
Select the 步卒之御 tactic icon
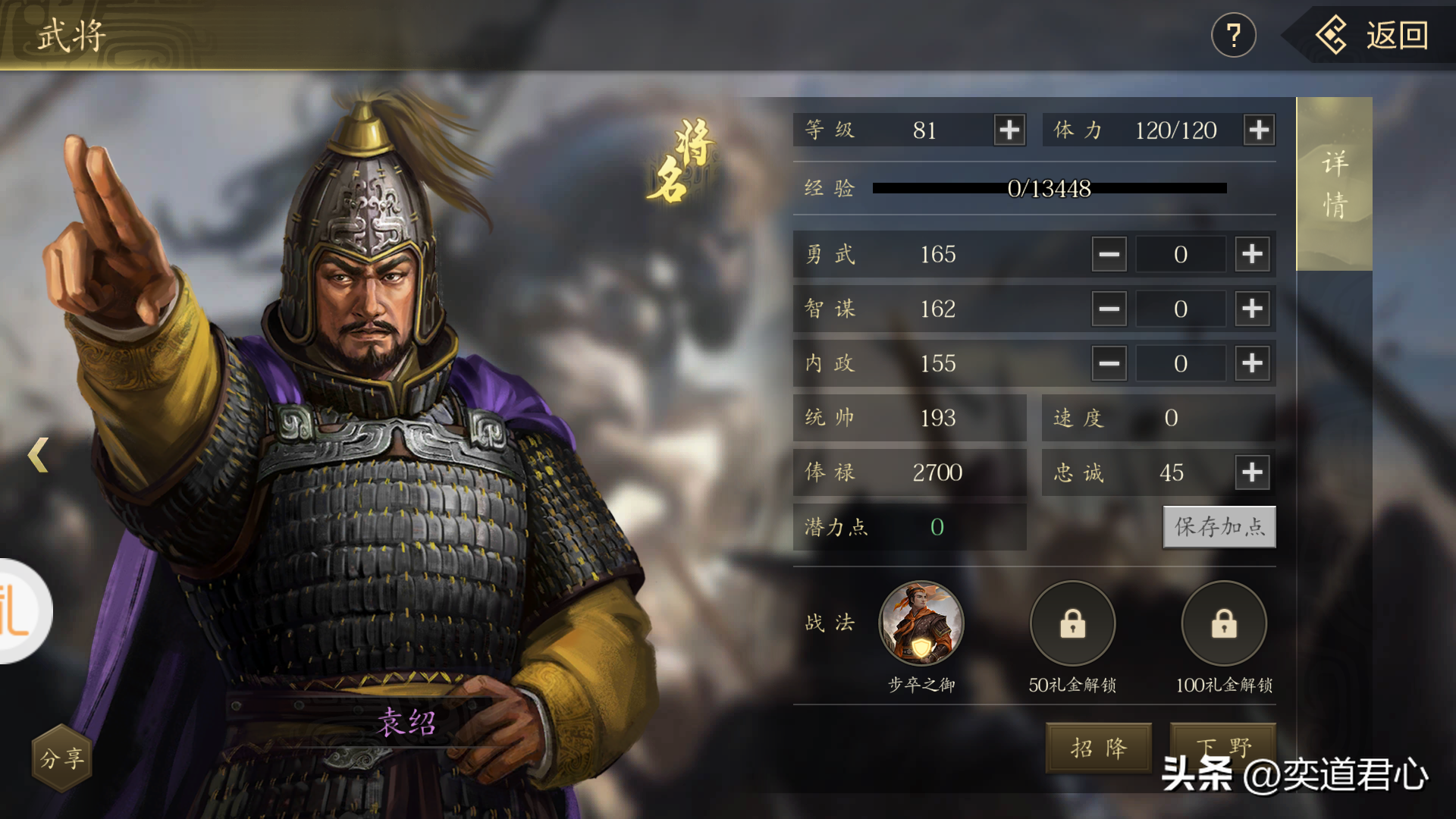(x=921, y=623)
